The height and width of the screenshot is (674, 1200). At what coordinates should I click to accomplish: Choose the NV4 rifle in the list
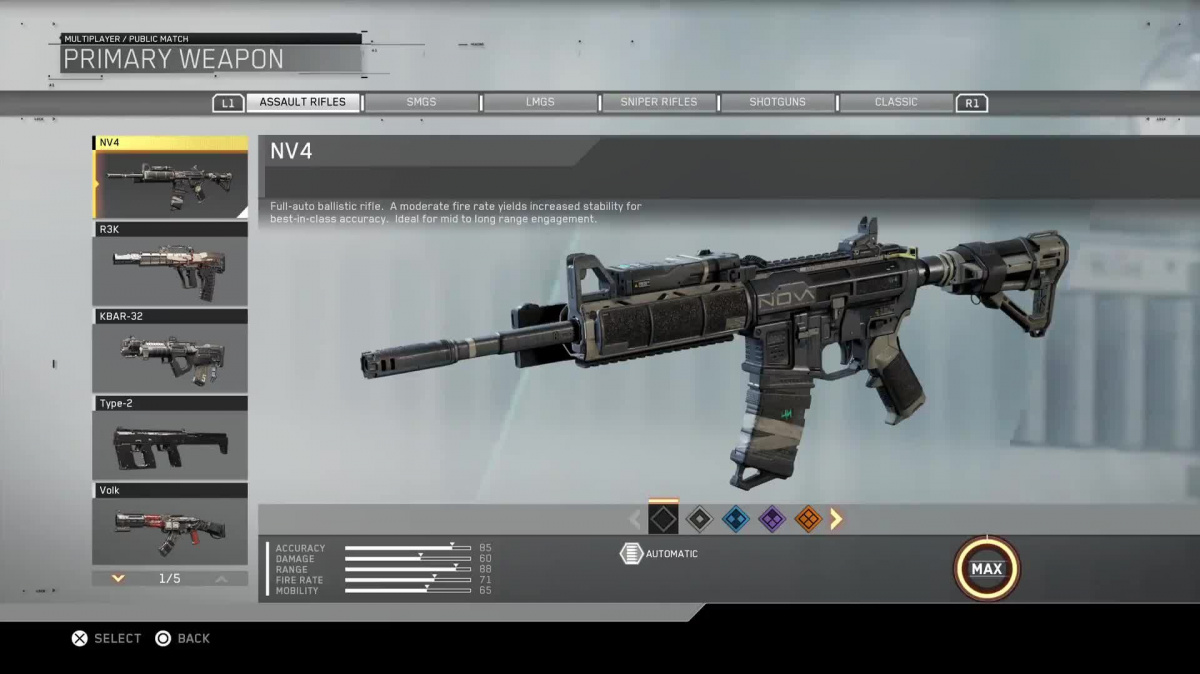pyautogui.click(x=170, y=178)
